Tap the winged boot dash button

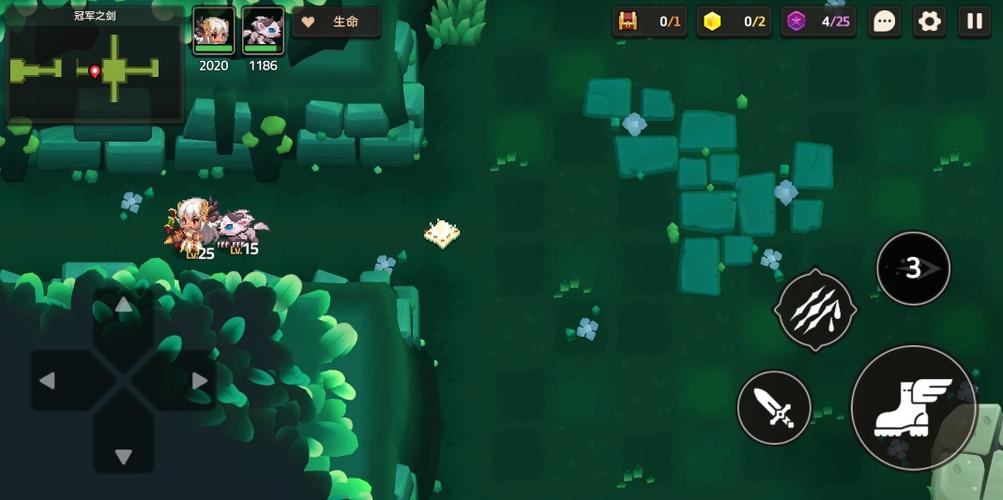click(x=913, y=407)
